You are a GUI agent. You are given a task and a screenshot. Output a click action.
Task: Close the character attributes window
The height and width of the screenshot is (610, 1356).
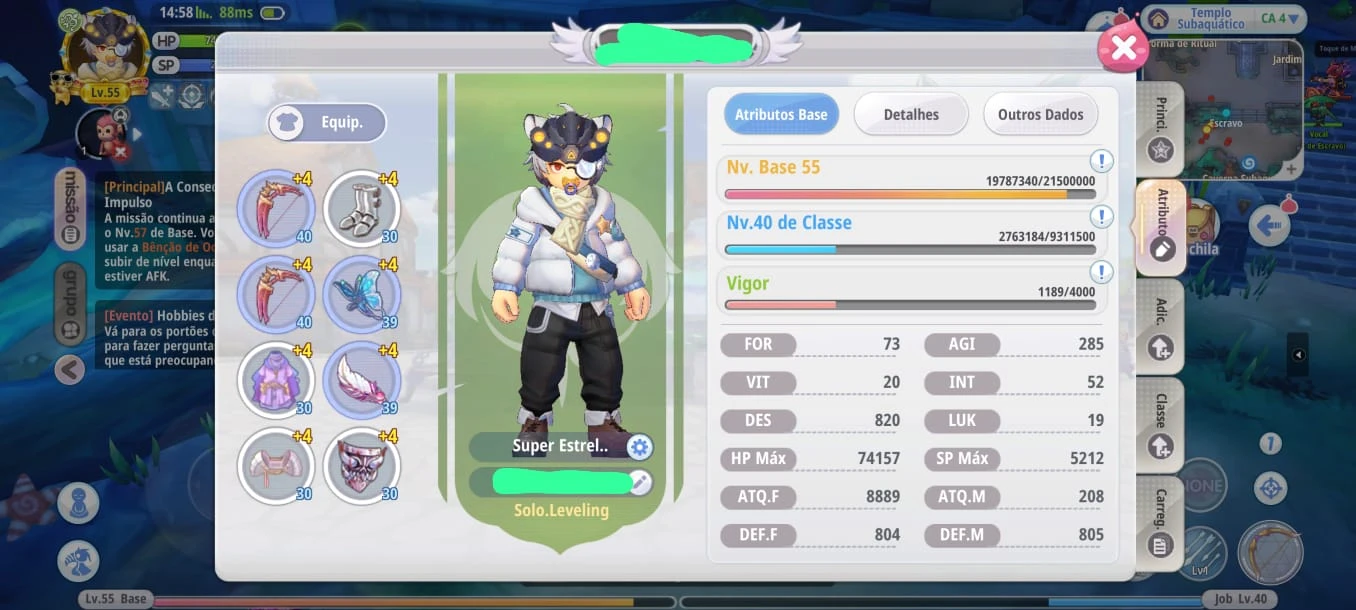(1123, 48)
